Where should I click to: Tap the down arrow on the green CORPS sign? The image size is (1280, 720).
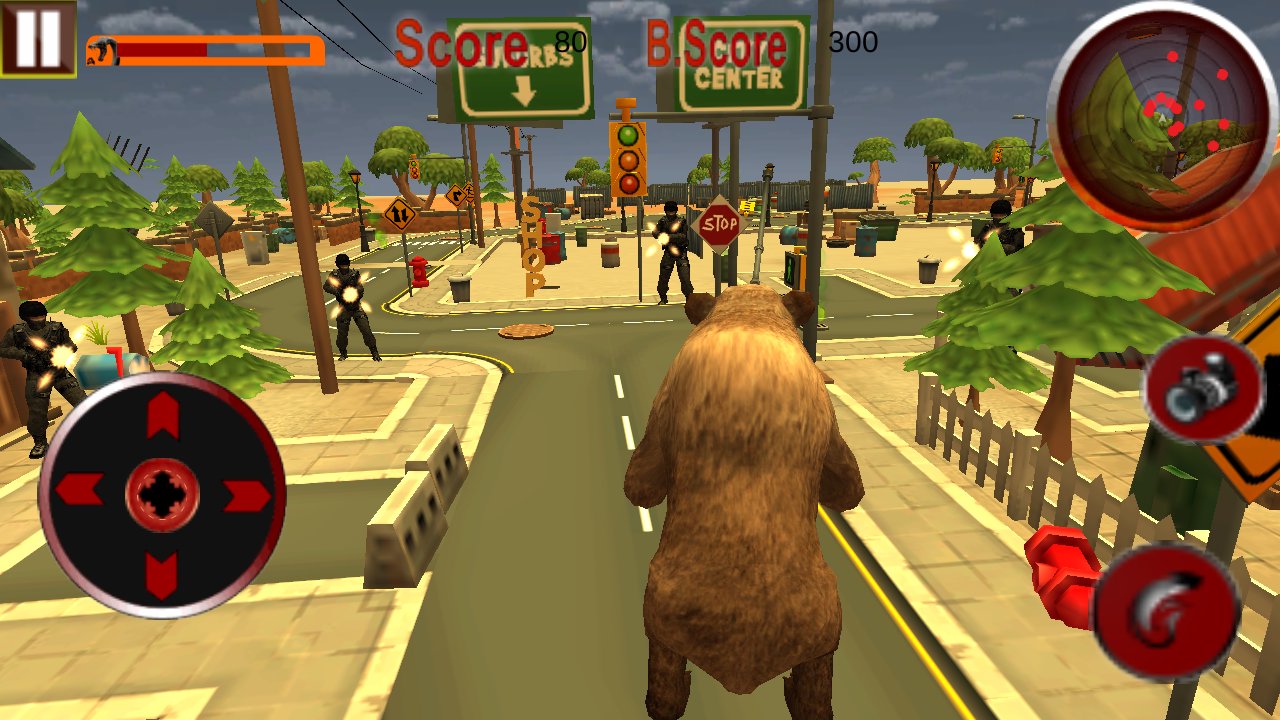[524, 92]
